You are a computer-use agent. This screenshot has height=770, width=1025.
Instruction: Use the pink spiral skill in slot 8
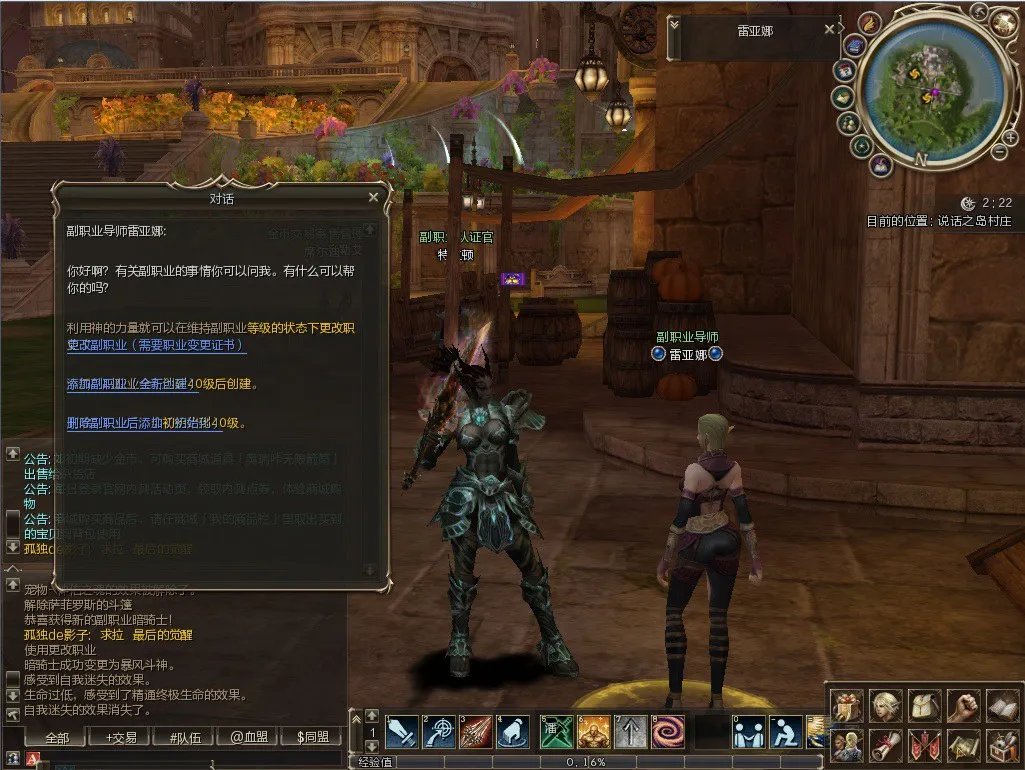pyautogui.click(x=667, y=732)
